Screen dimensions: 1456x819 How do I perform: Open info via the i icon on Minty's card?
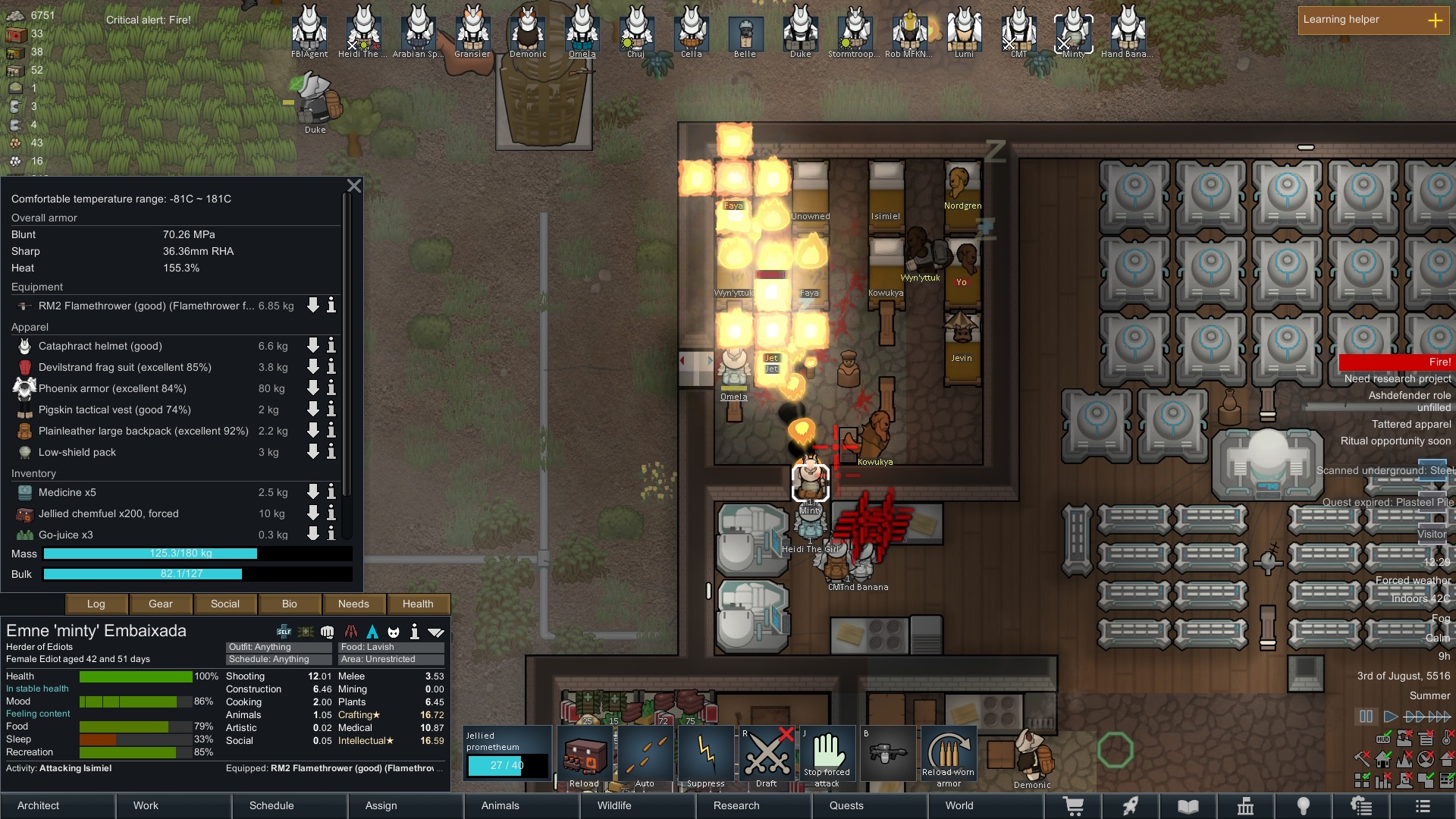click(414, 631)
